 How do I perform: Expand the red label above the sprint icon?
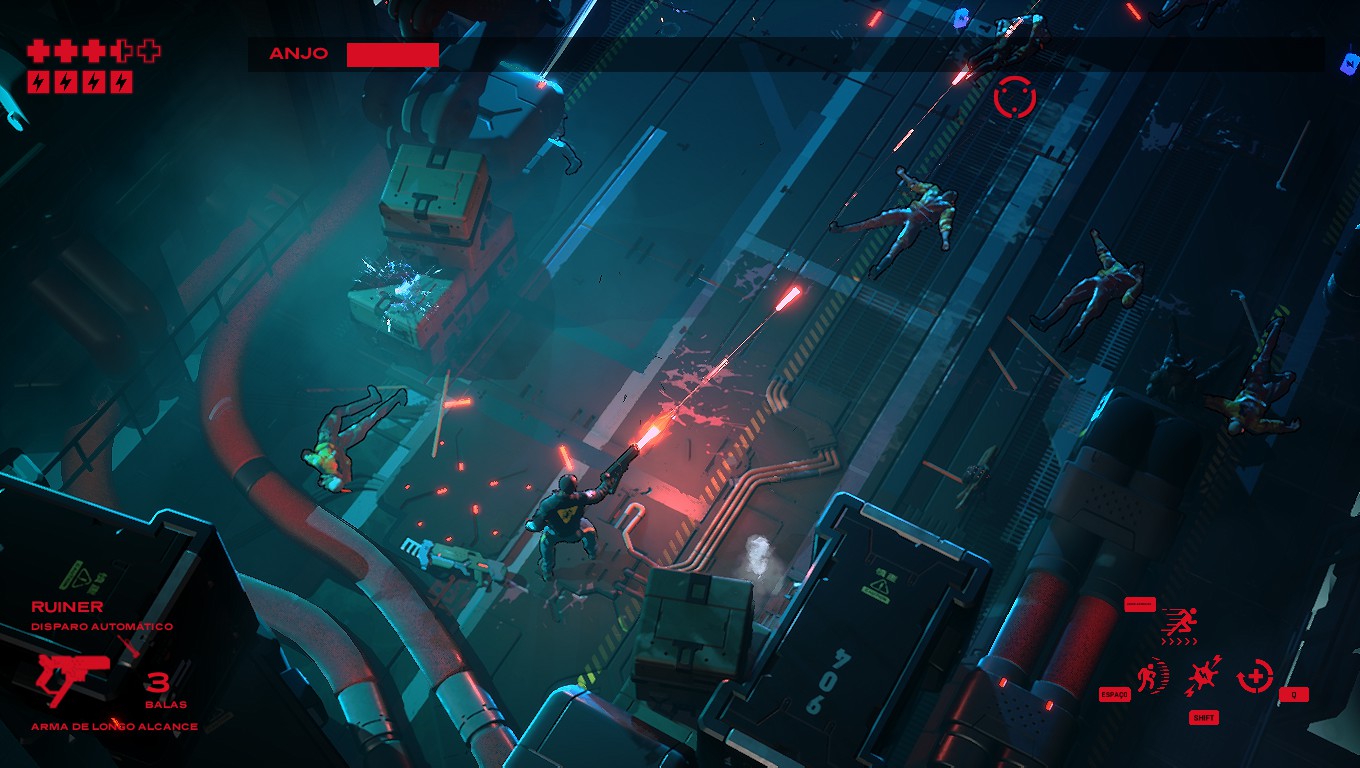click(x=1140, y=604)
